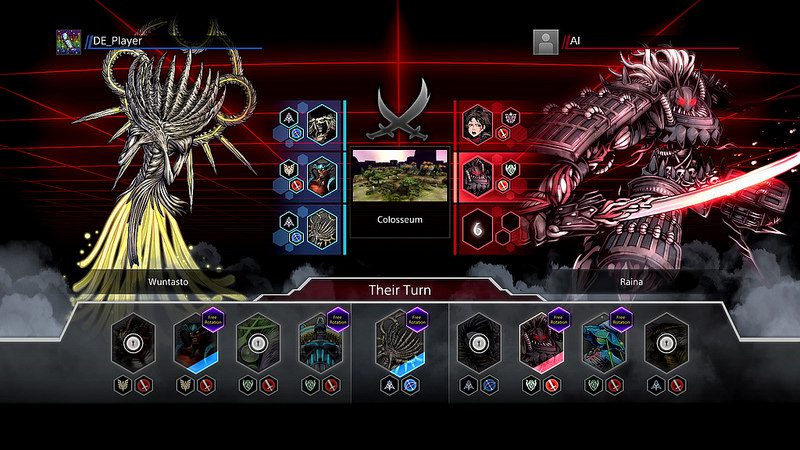This screenshot has width=800, height=450.
Task: Click the AI opponent's avatar icon
Action: pos(545,42)
